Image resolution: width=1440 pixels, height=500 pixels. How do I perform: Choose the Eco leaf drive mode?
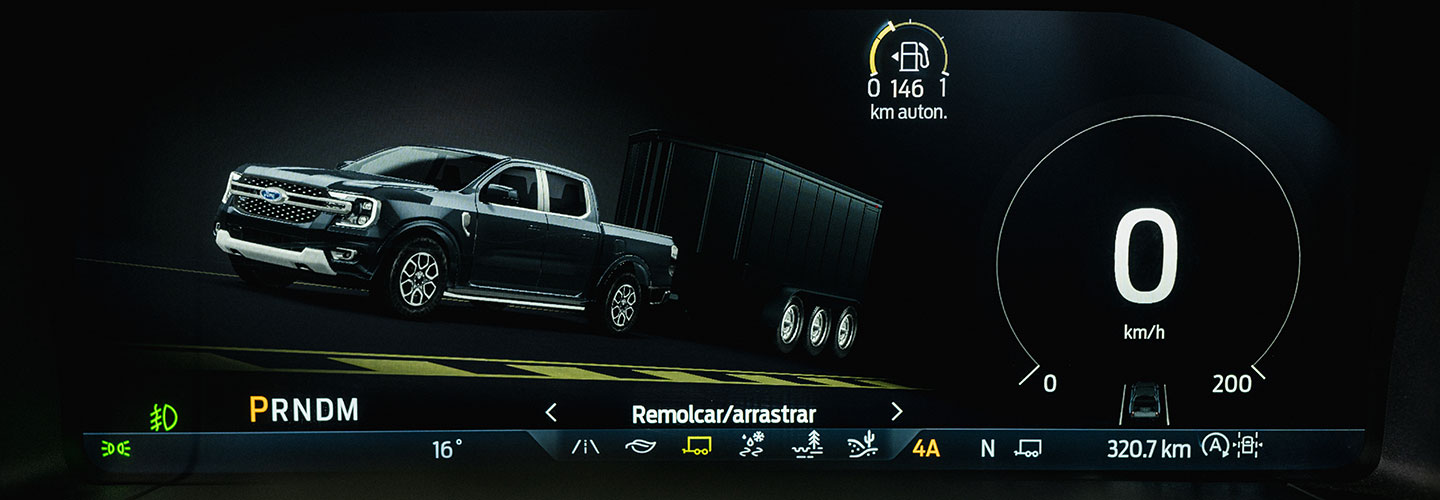tap(640, 448)
